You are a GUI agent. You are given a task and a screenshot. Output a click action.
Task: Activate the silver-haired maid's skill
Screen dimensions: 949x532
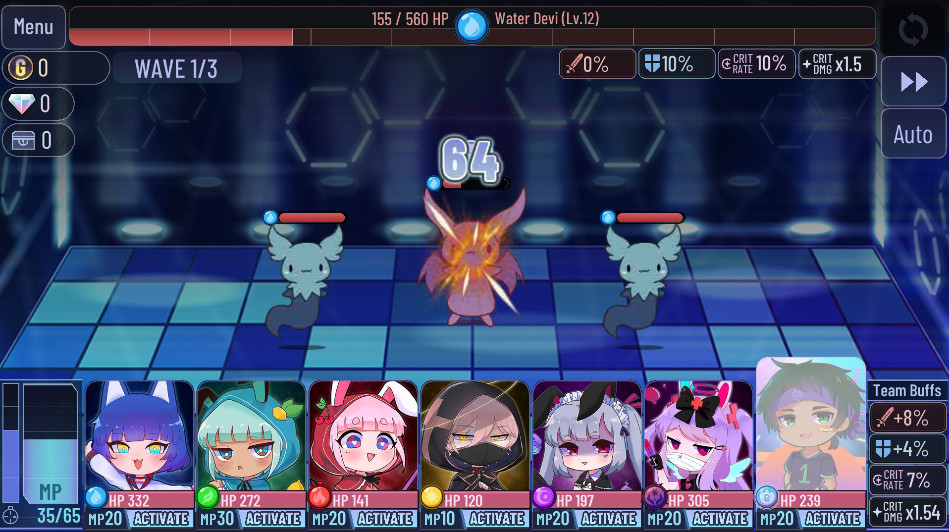click(608, 519)
